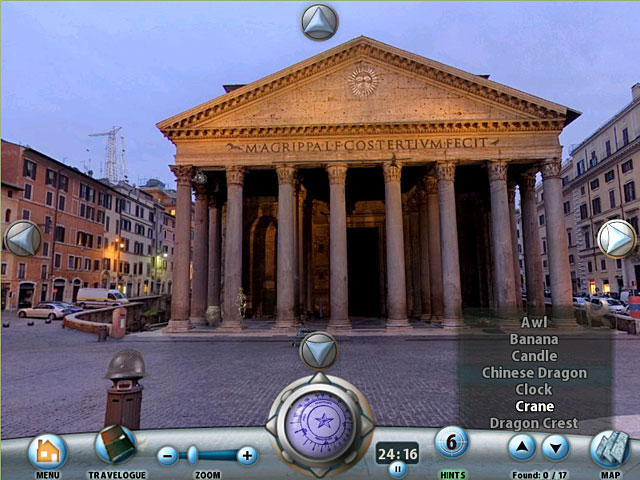The image size is (640, 480).
Task: Select Banana in the item list
Action: tap(533, 339)
